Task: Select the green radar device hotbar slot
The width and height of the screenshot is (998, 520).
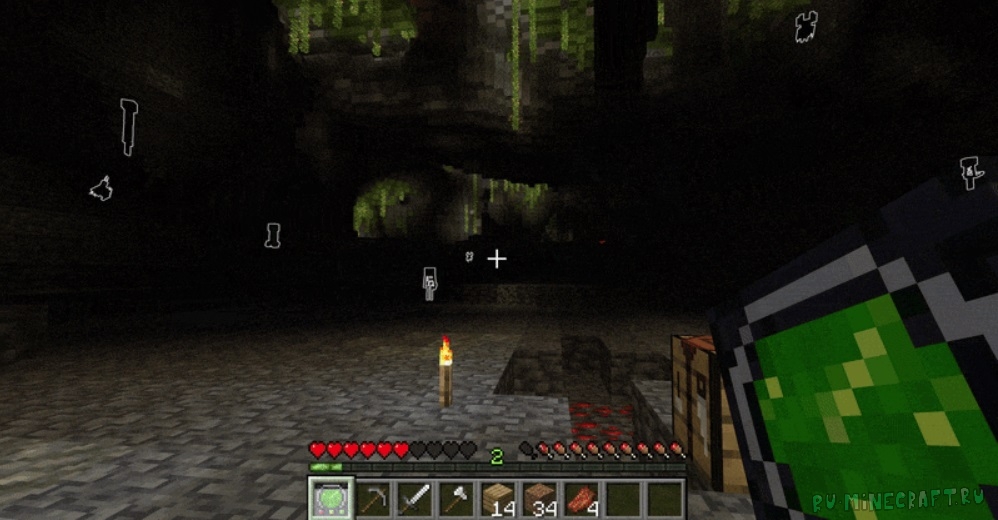Action: [x=328, y=497]
